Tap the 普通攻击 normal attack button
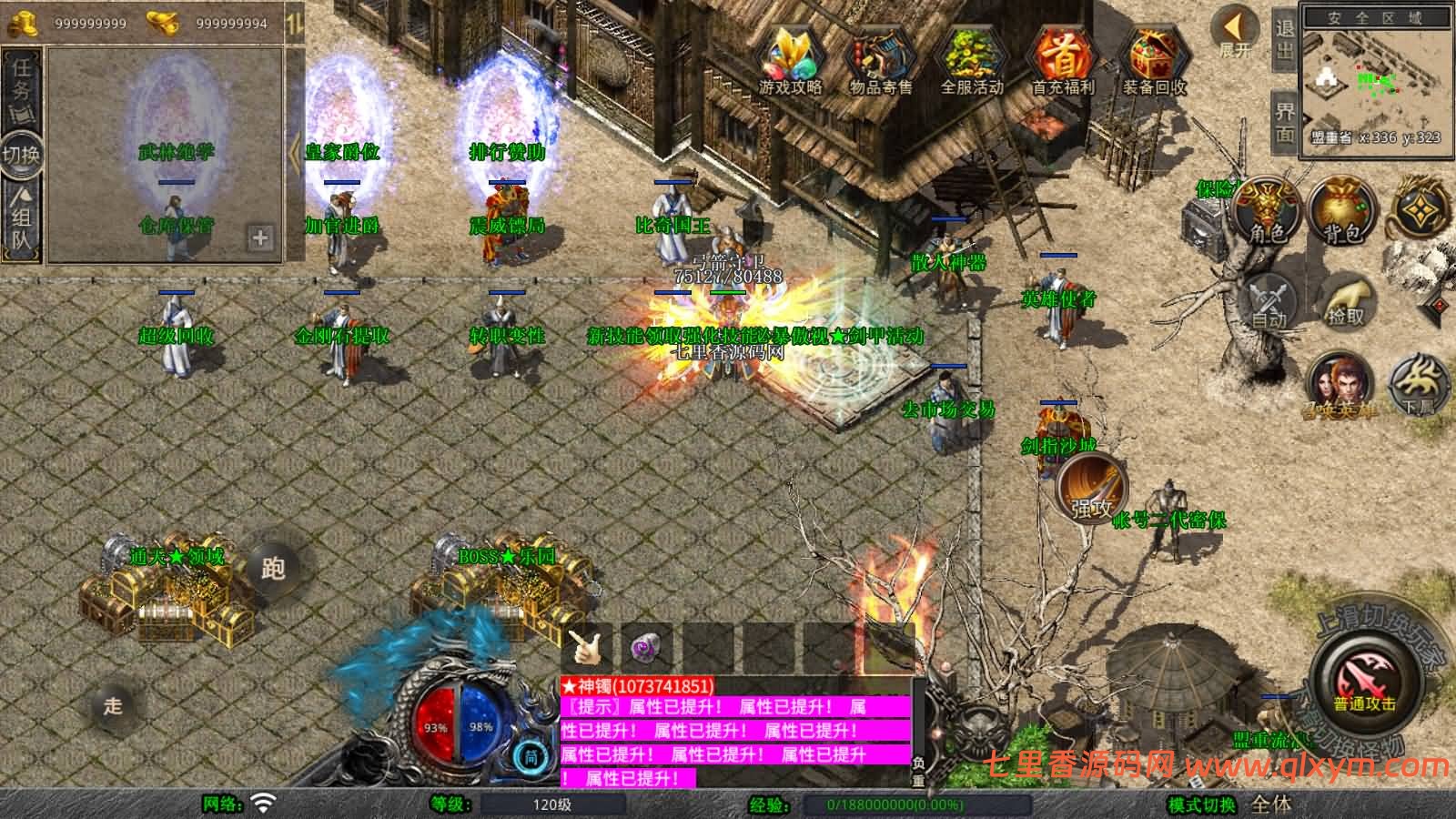Screen dimensions: 1456x819 [1365, 684]
